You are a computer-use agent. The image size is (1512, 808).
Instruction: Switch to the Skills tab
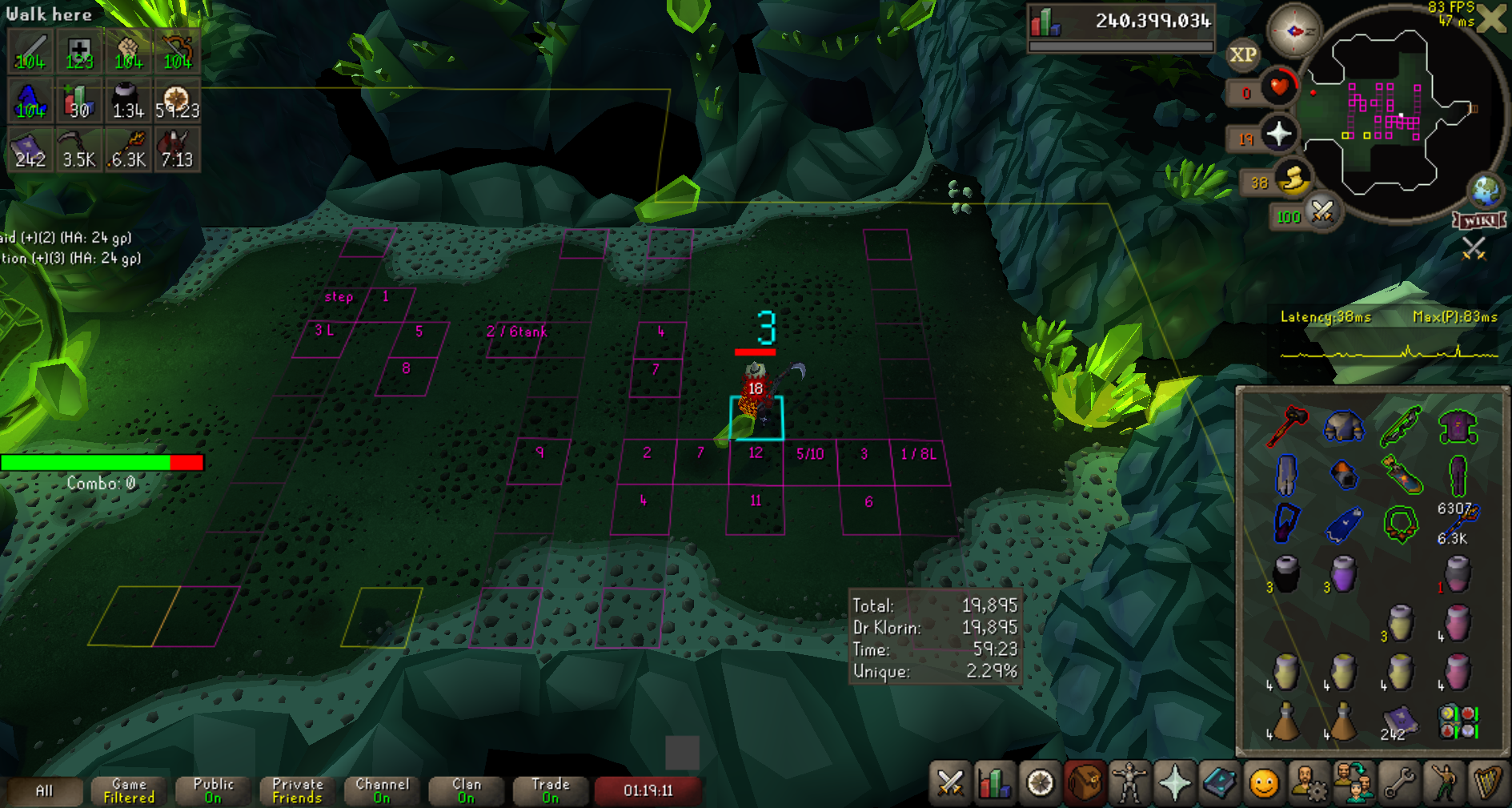pyautogui.click(x=994, y=782)
